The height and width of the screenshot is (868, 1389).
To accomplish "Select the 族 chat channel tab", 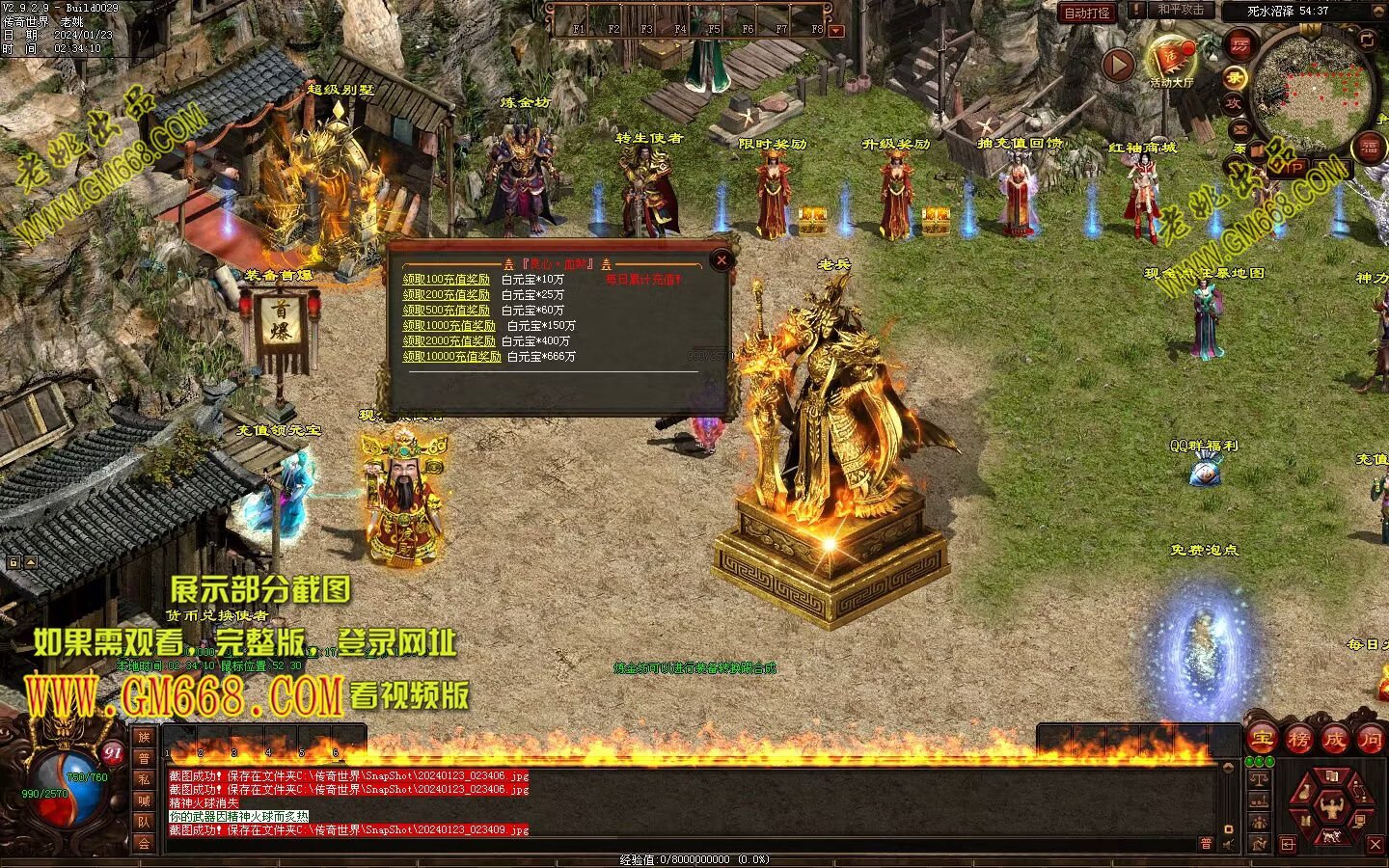I will point(144,738).
